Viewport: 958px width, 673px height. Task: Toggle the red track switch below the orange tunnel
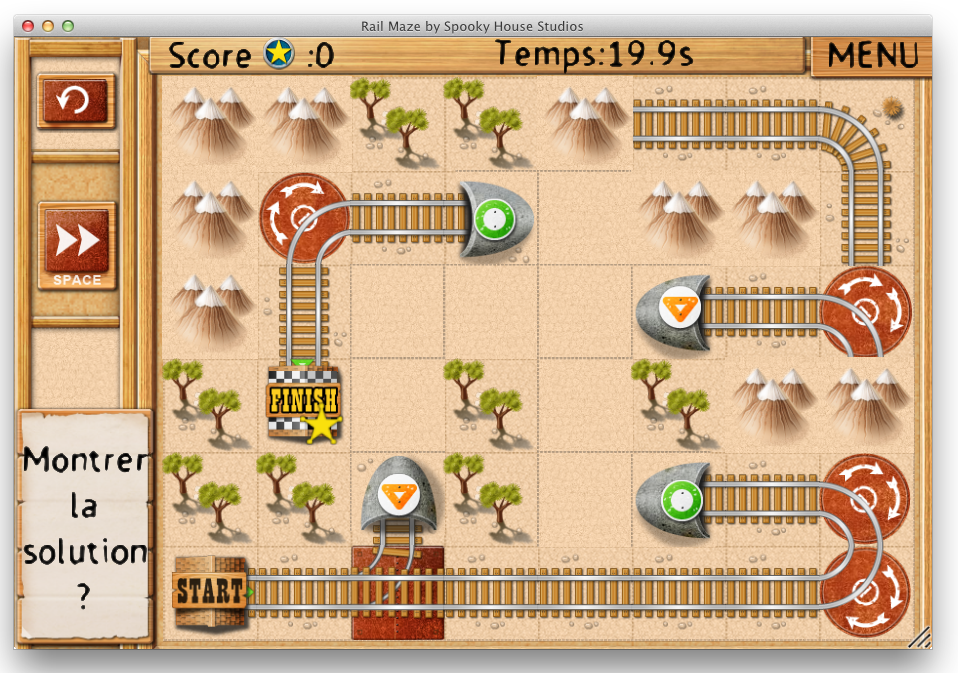pyautogui.click(x=397, y=592)
